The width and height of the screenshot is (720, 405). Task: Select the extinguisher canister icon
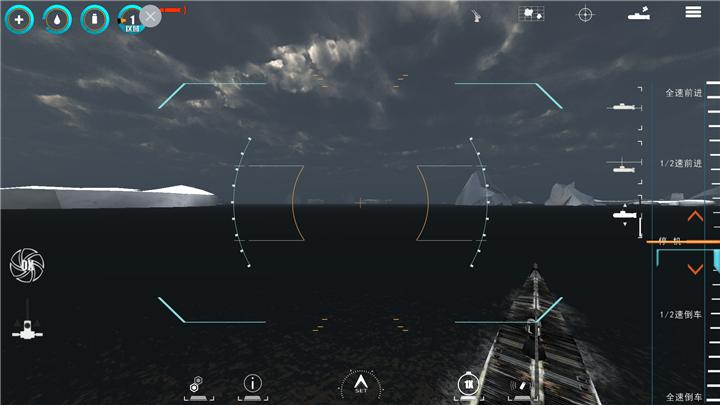coord(95,18)
